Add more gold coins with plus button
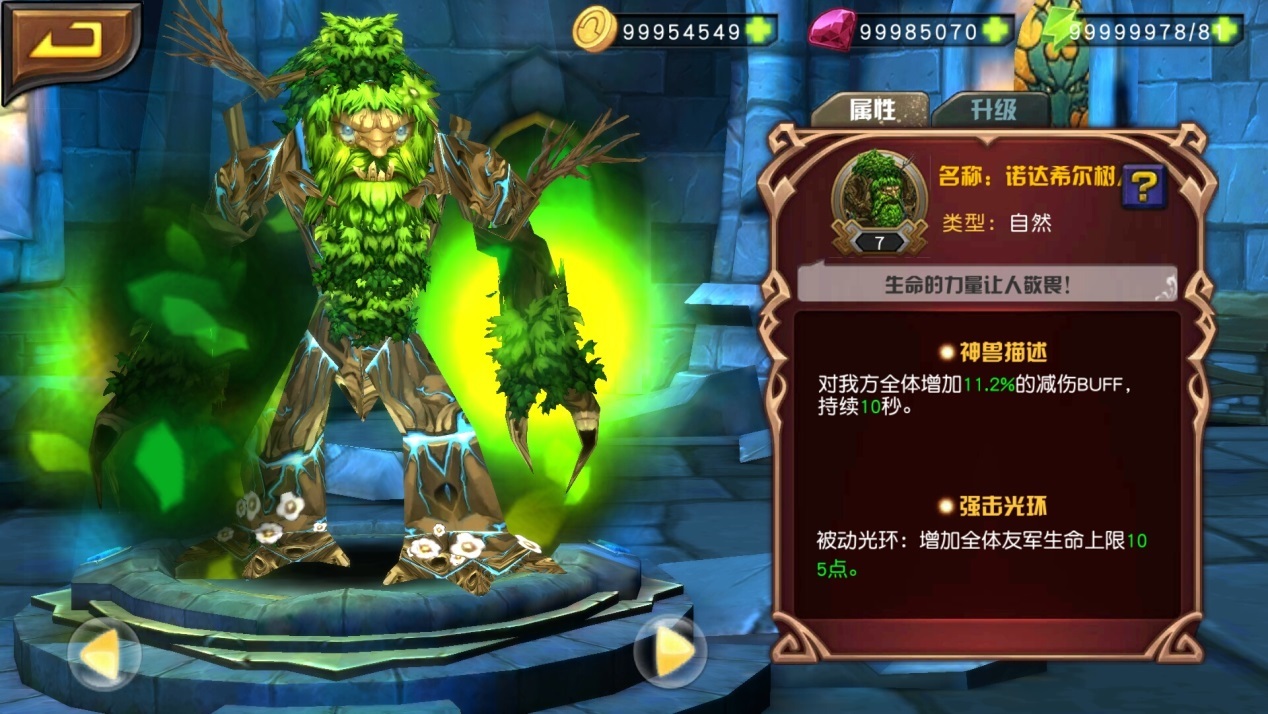Viewport: 1268px width, 714px height. pyautogui.click(x=761, y=31)
